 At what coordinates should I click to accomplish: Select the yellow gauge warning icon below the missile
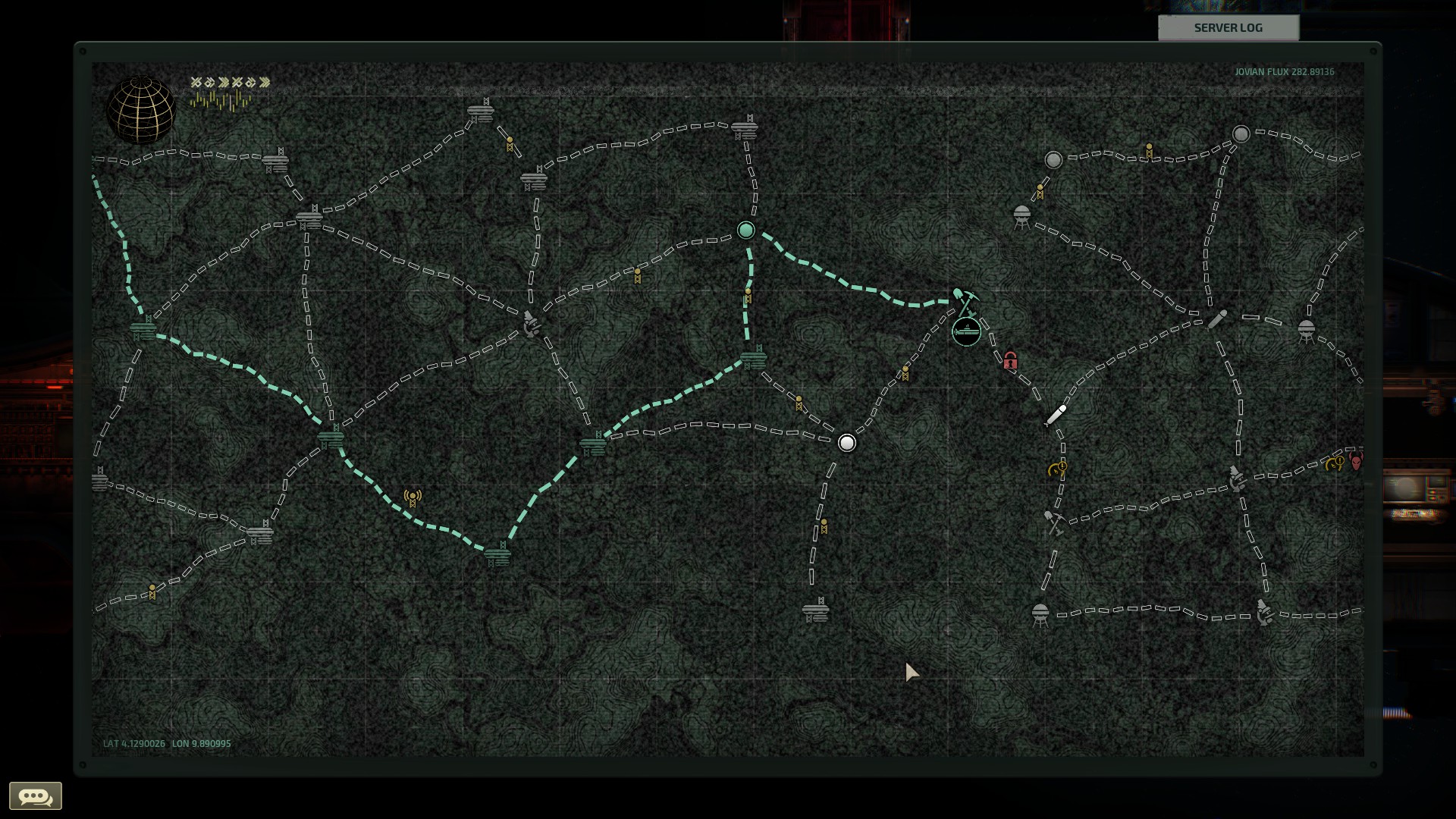(1056, 469)
